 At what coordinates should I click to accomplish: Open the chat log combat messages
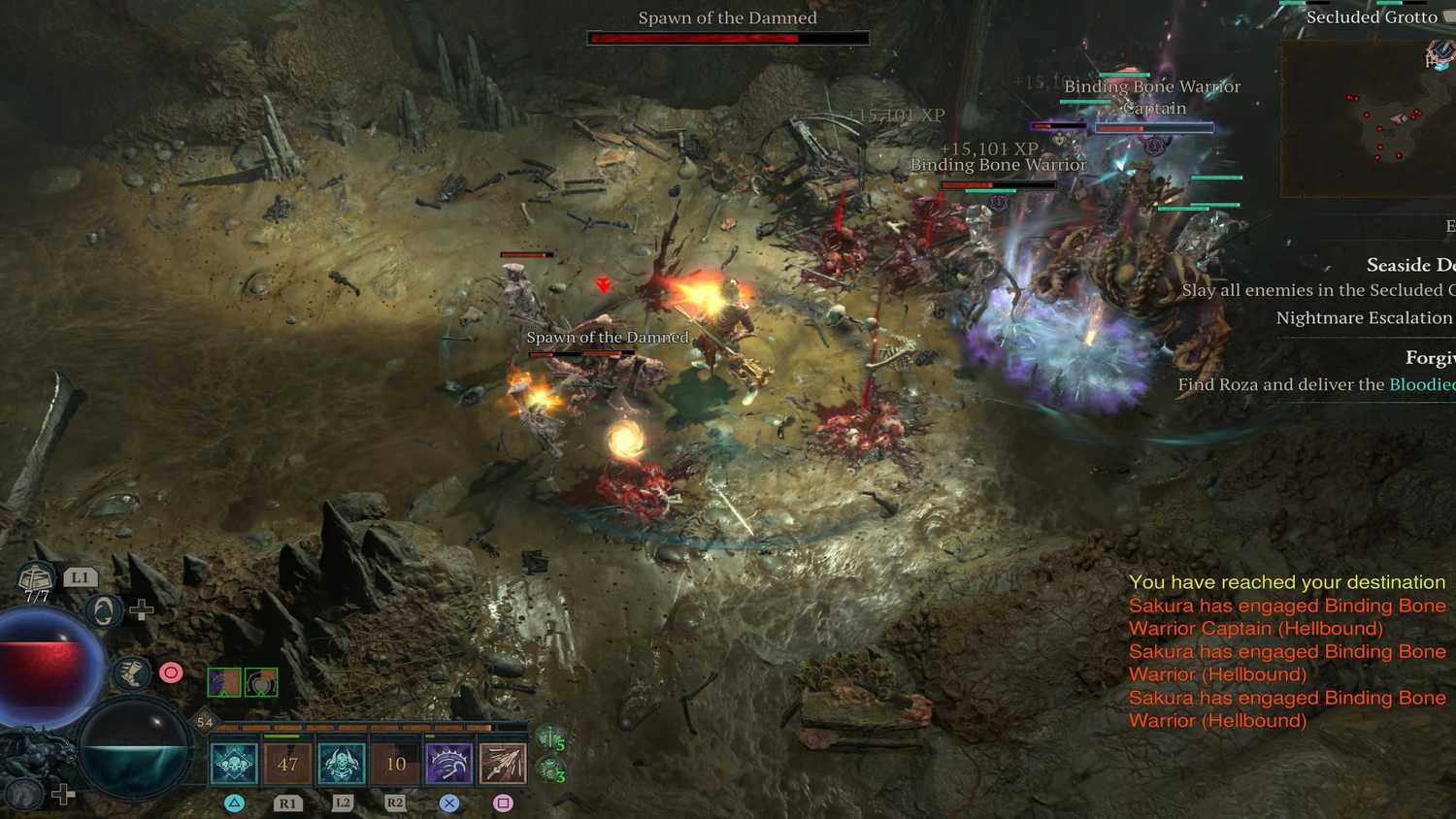(1287, 651)
